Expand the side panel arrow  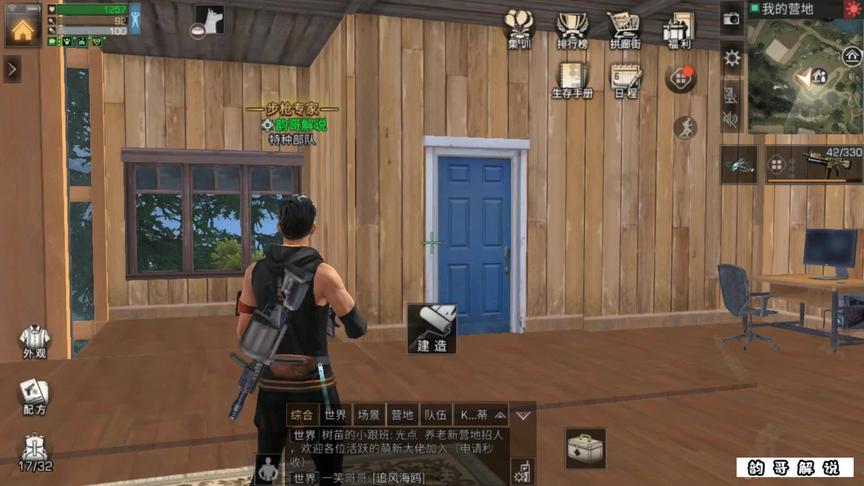pyautogui.click(x=11, y=69)
